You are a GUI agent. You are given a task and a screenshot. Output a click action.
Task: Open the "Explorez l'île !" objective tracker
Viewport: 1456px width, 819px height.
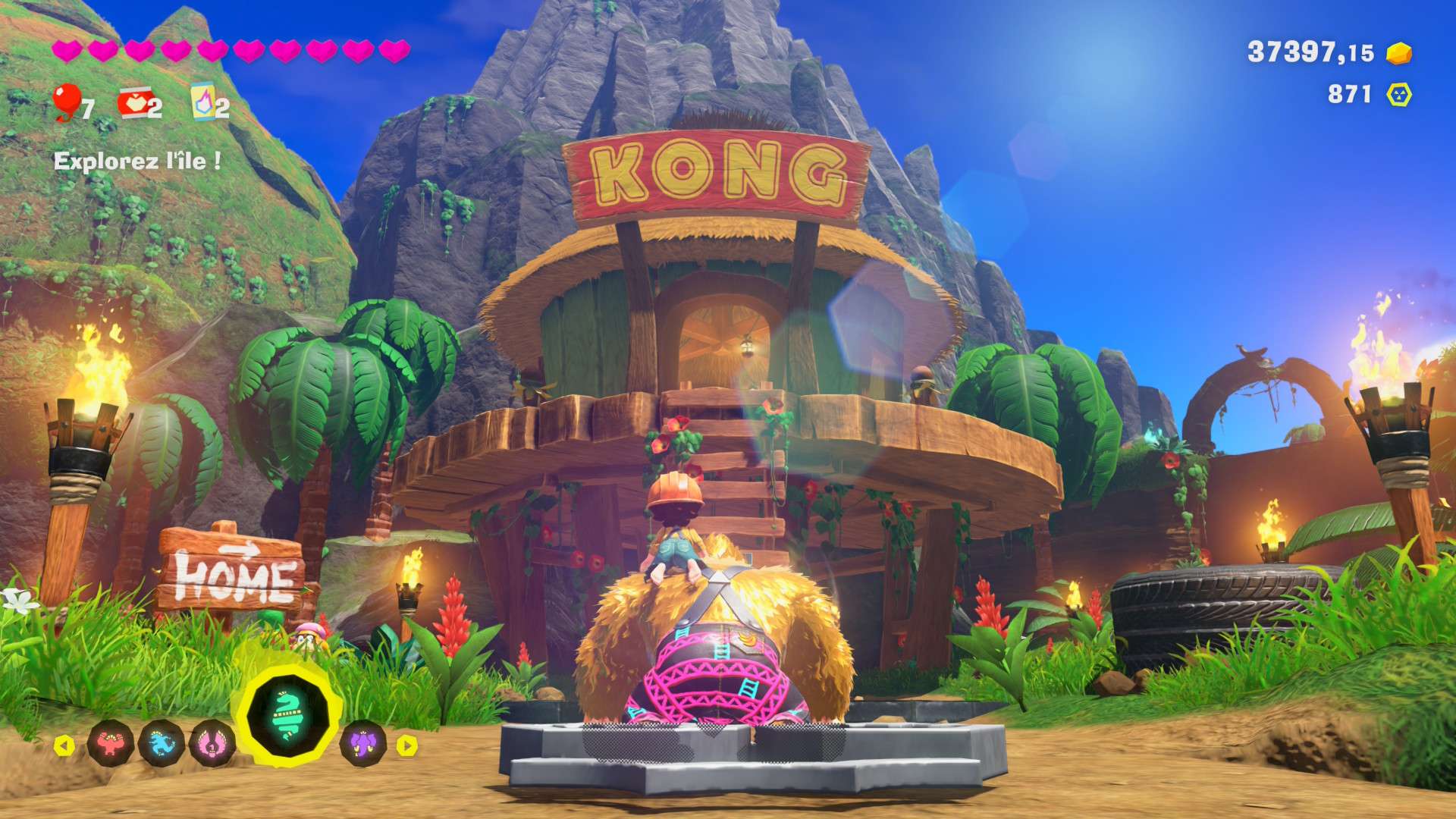137,161
